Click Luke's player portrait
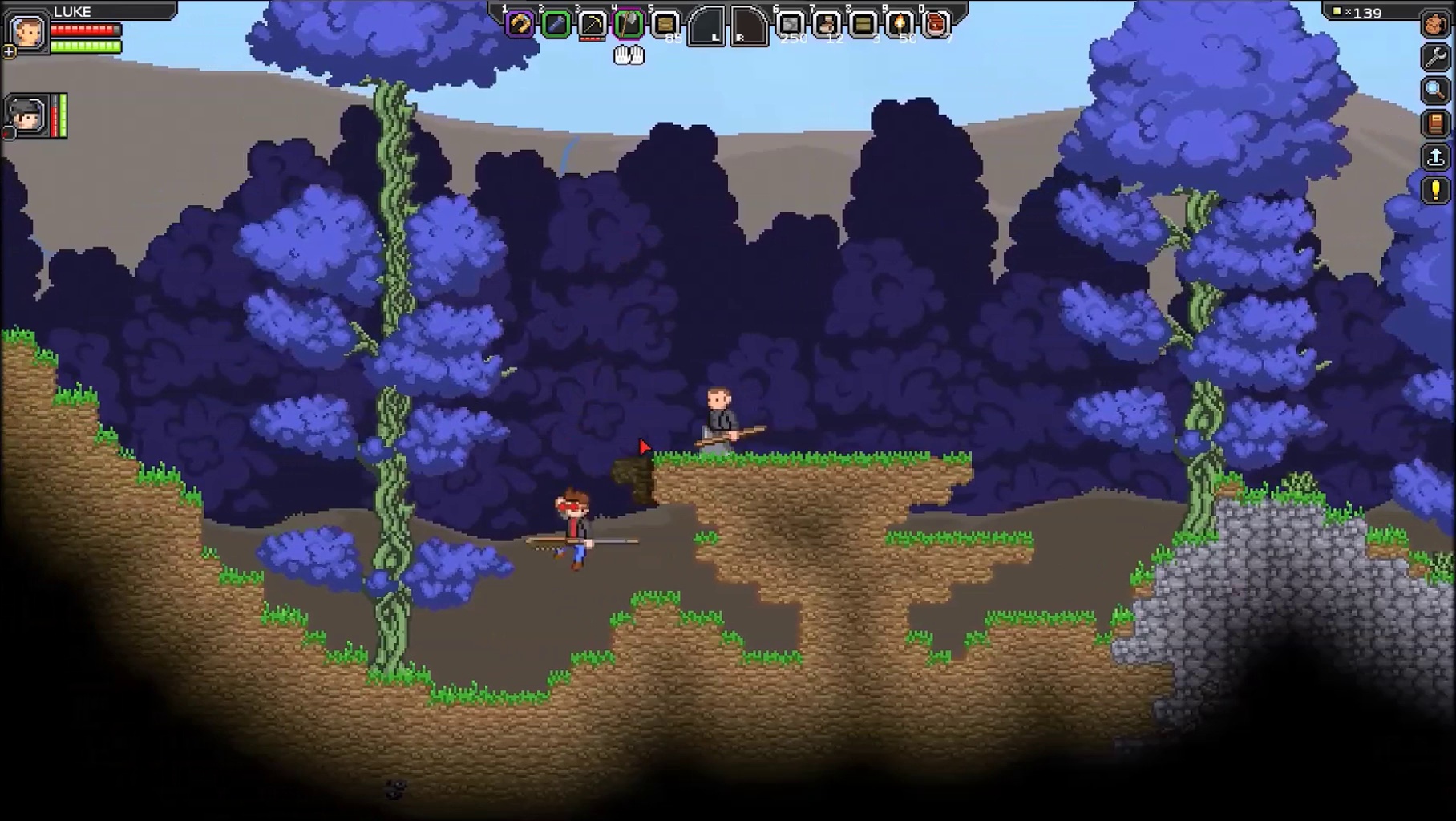 (x=27, y=33)
